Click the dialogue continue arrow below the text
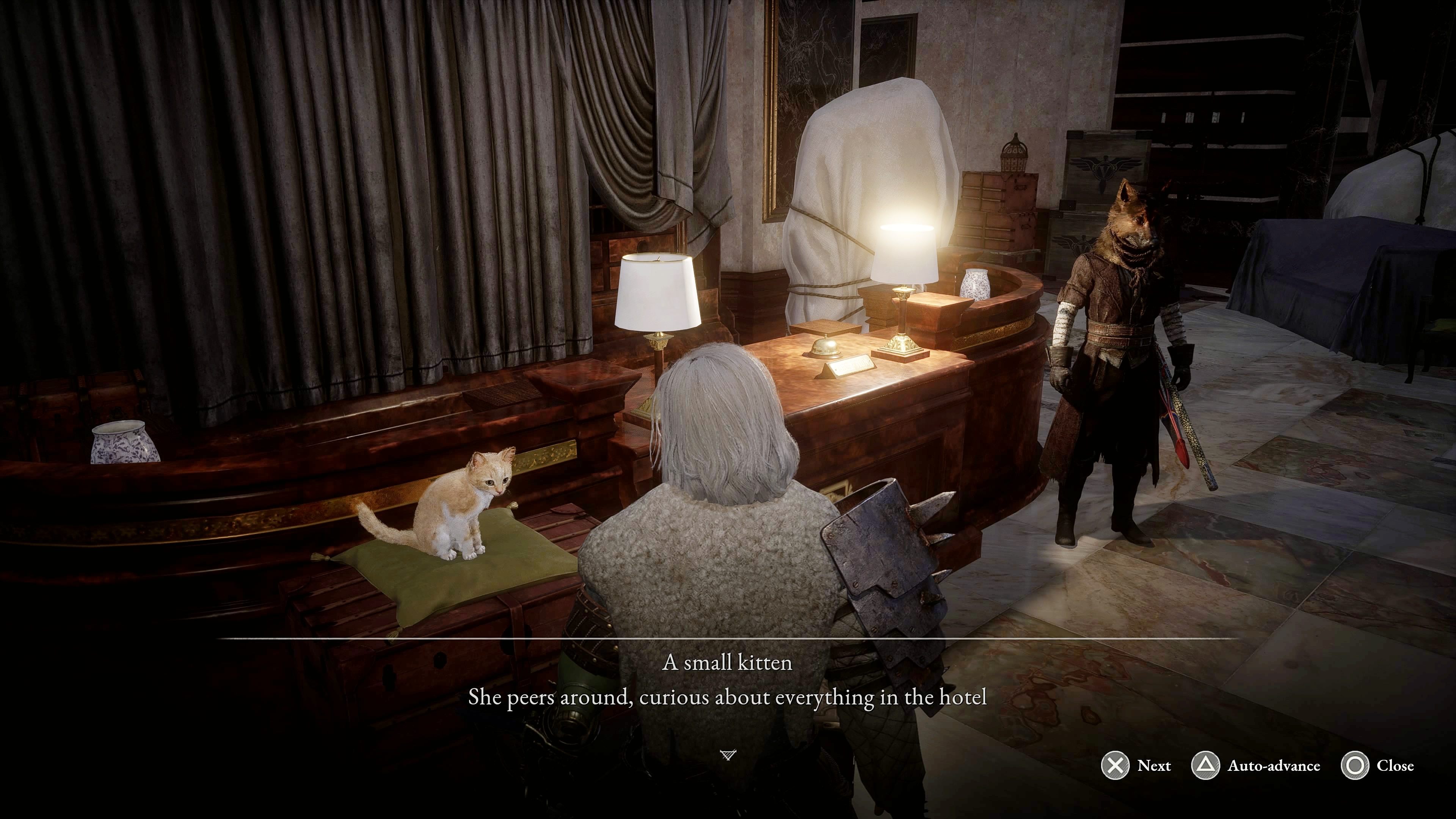 [x=728, y=755]
